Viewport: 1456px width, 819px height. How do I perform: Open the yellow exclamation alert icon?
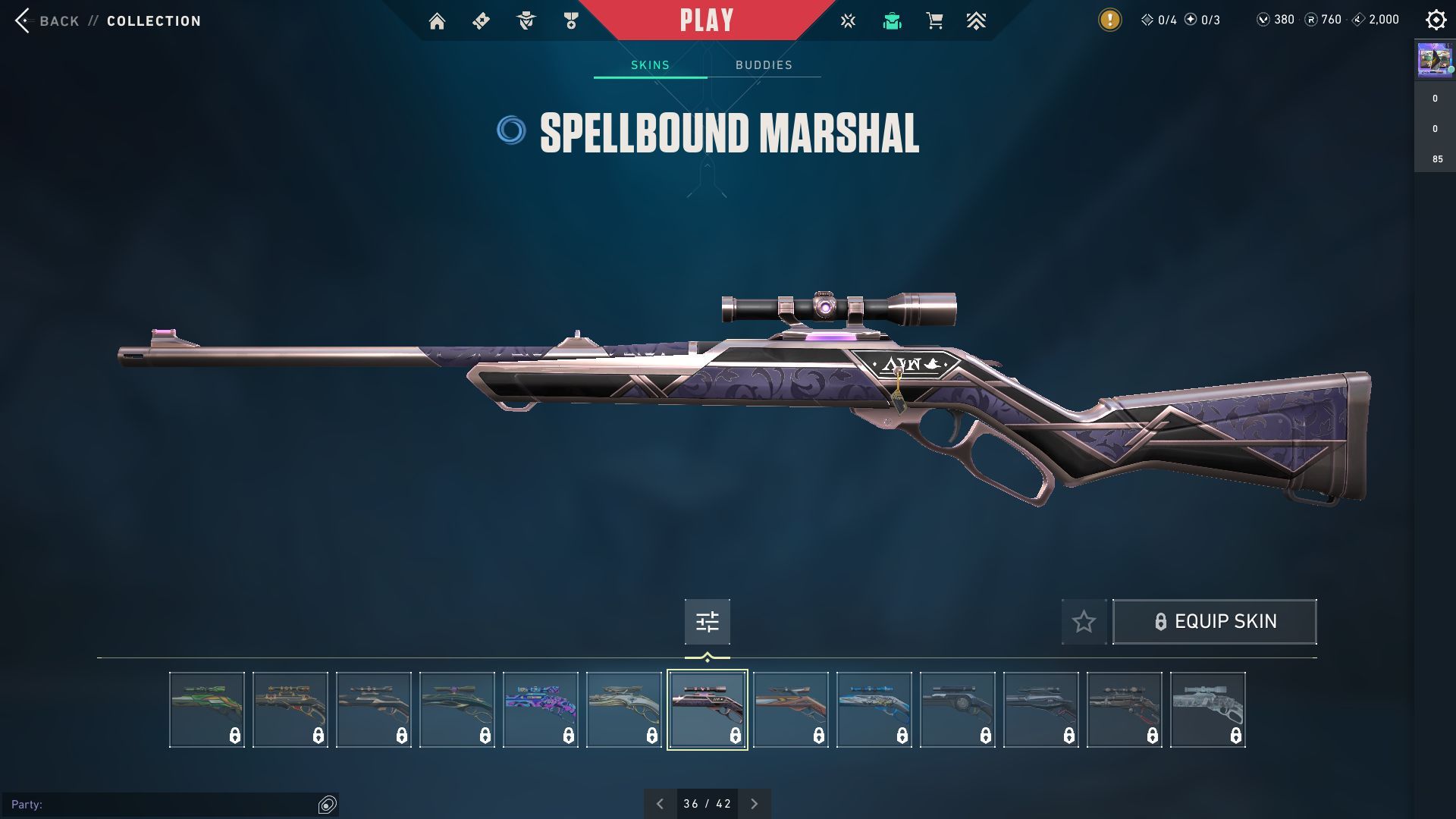click(x=1109, y=20)
